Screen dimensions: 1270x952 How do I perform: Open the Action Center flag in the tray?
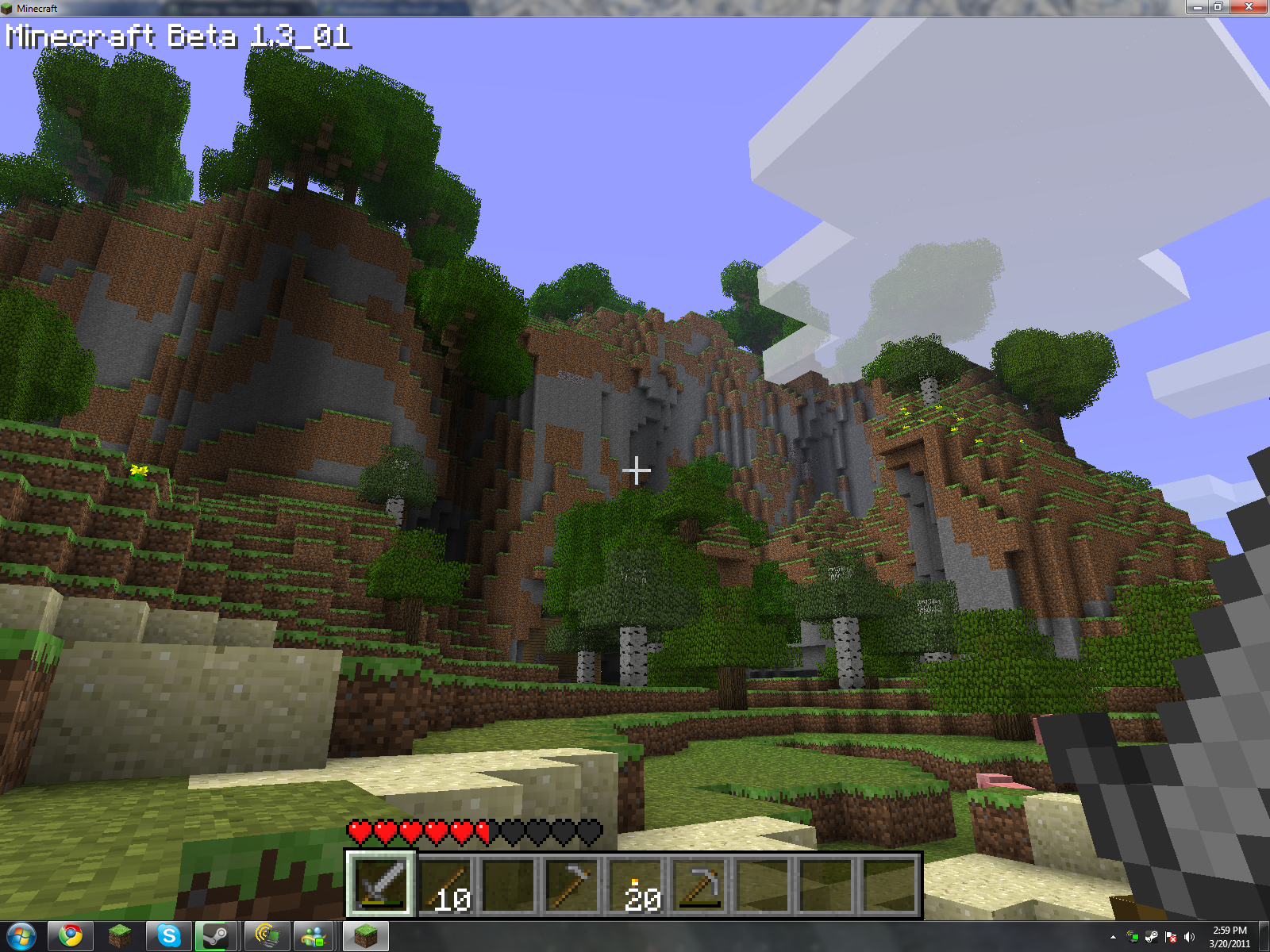pos(1171,937)
